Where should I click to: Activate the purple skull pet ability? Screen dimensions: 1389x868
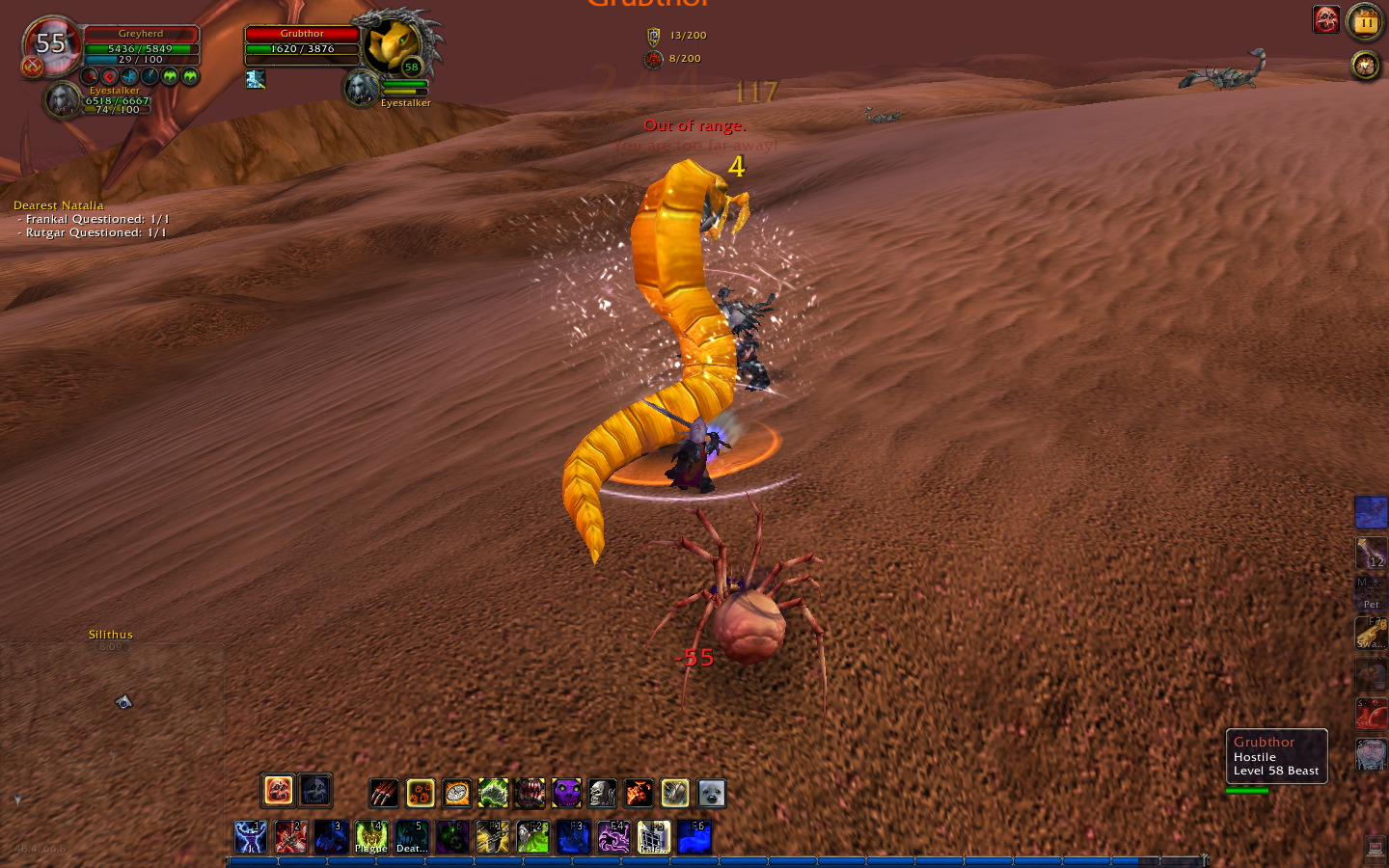click(566, 794)
